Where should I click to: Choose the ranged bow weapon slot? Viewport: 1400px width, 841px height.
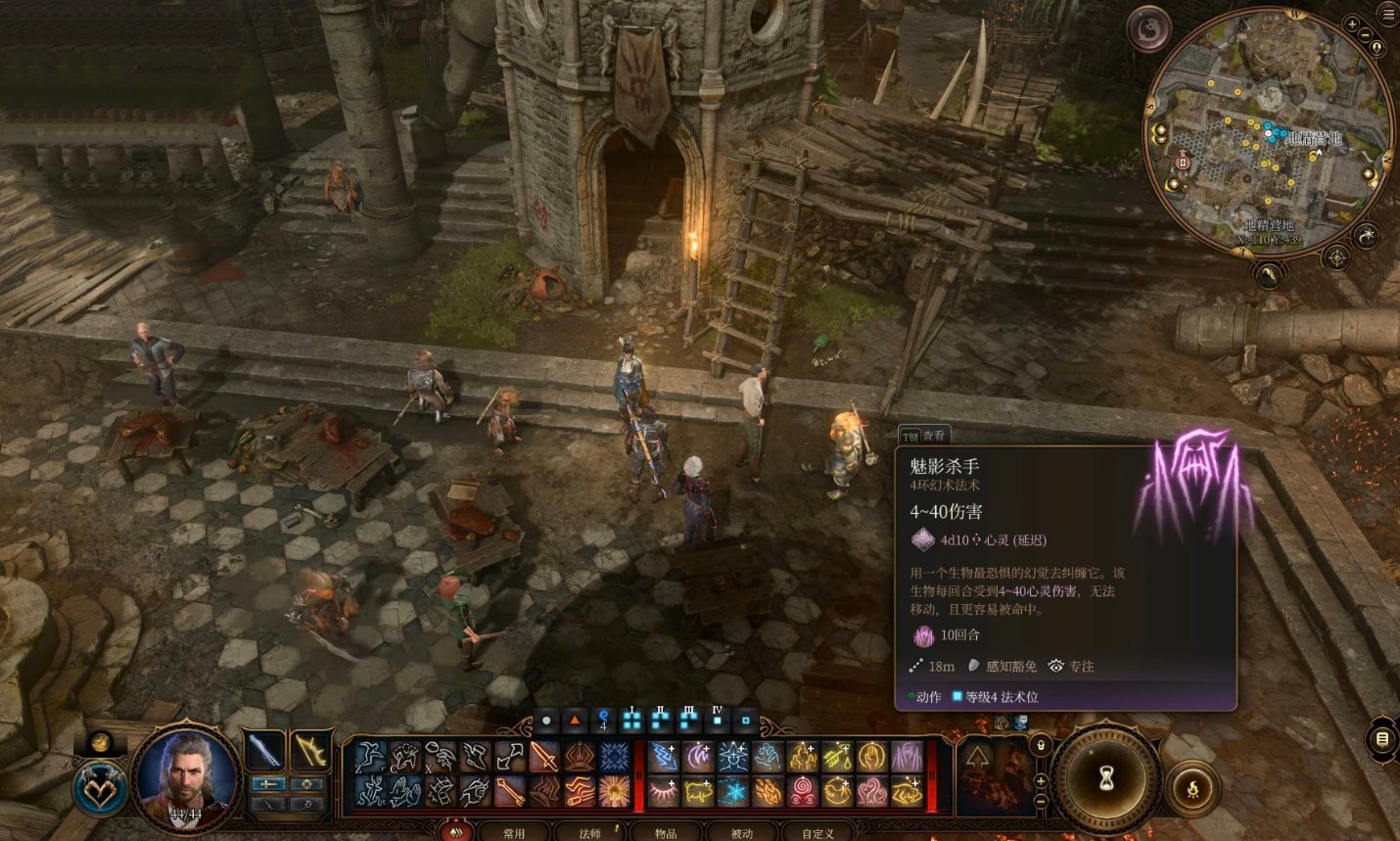pos(310,751)
